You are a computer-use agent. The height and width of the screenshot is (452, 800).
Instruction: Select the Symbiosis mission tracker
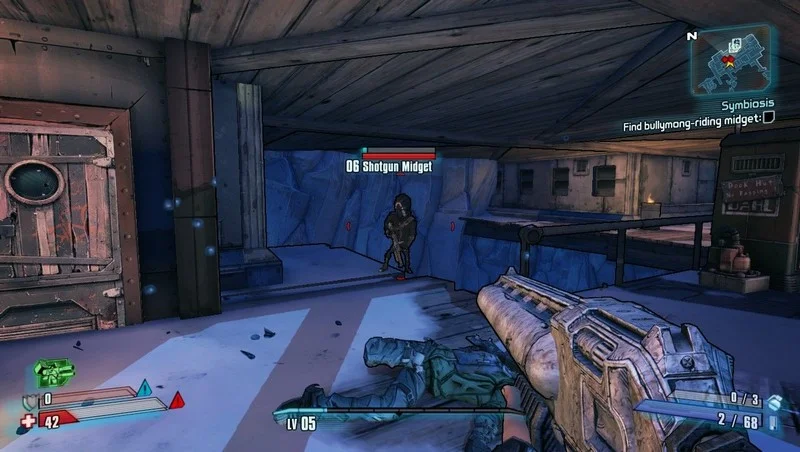click(x=748, y=102)
